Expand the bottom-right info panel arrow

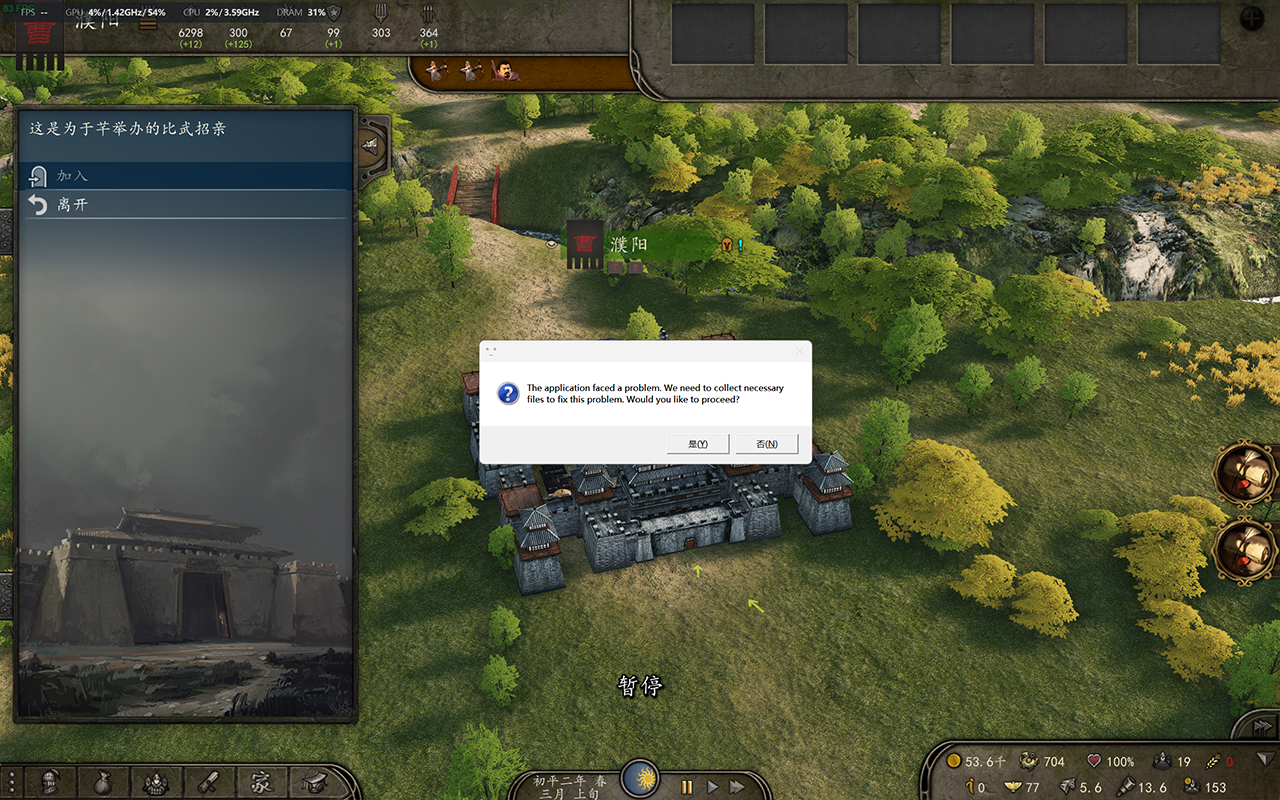[1266, 758]
